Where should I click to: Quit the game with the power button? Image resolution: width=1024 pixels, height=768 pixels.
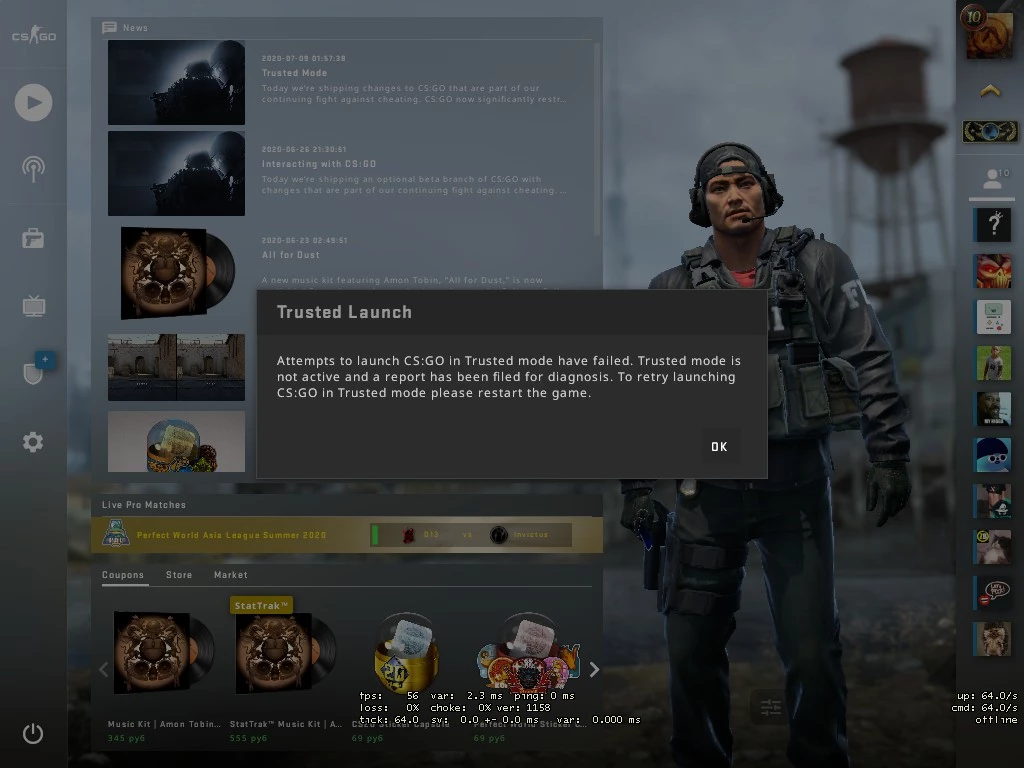pyautogui.click(x=33, y=734)
